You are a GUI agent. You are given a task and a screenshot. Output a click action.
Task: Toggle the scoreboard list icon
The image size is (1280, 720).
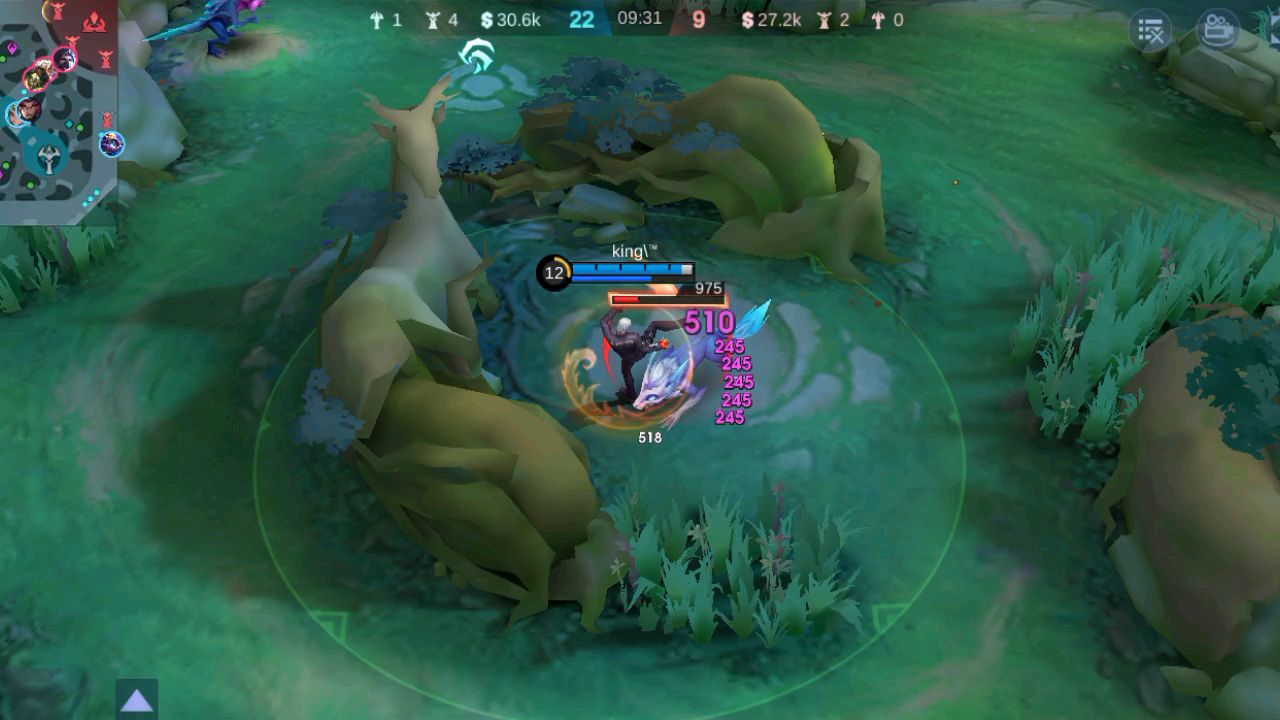tap(1151, 31)
